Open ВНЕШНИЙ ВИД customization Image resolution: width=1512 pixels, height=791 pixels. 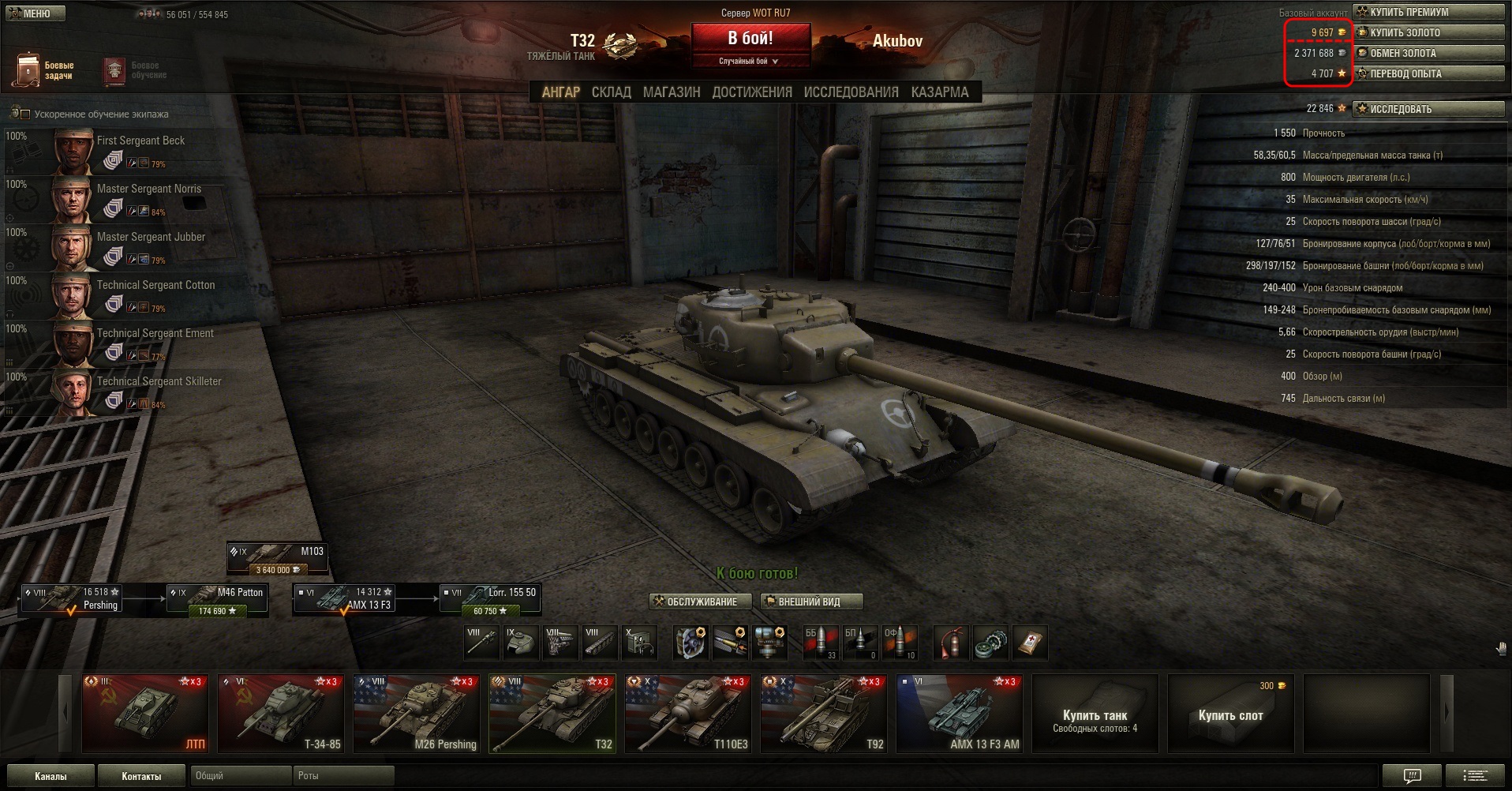pos(810,602)
